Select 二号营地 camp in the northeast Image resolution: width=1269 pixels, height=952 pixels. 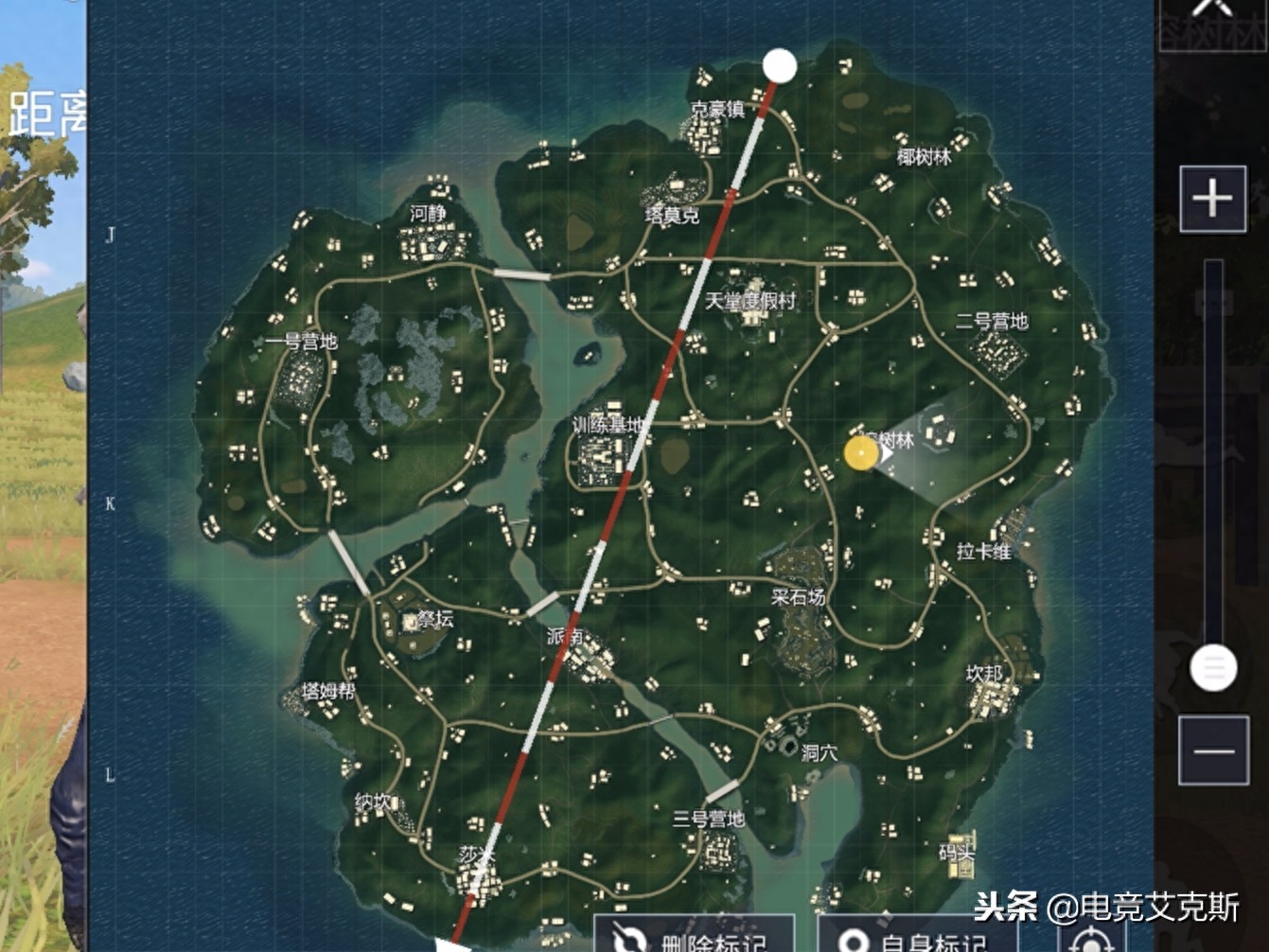[x=991, y=322]
